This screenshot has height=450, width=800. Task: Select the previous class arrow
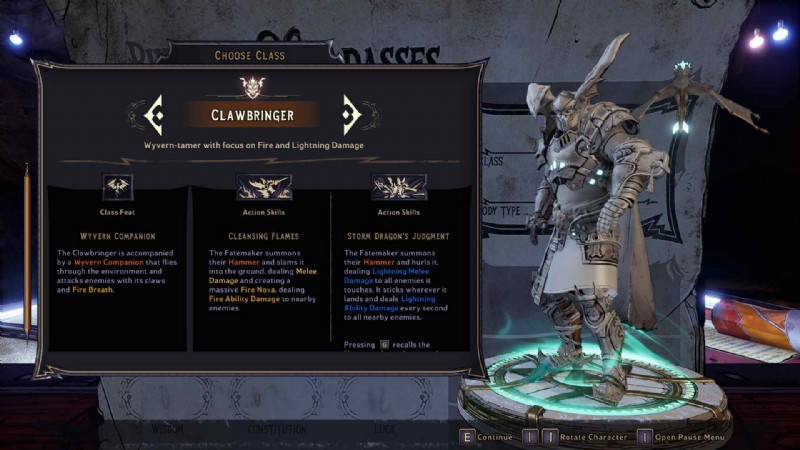(153, 115)
